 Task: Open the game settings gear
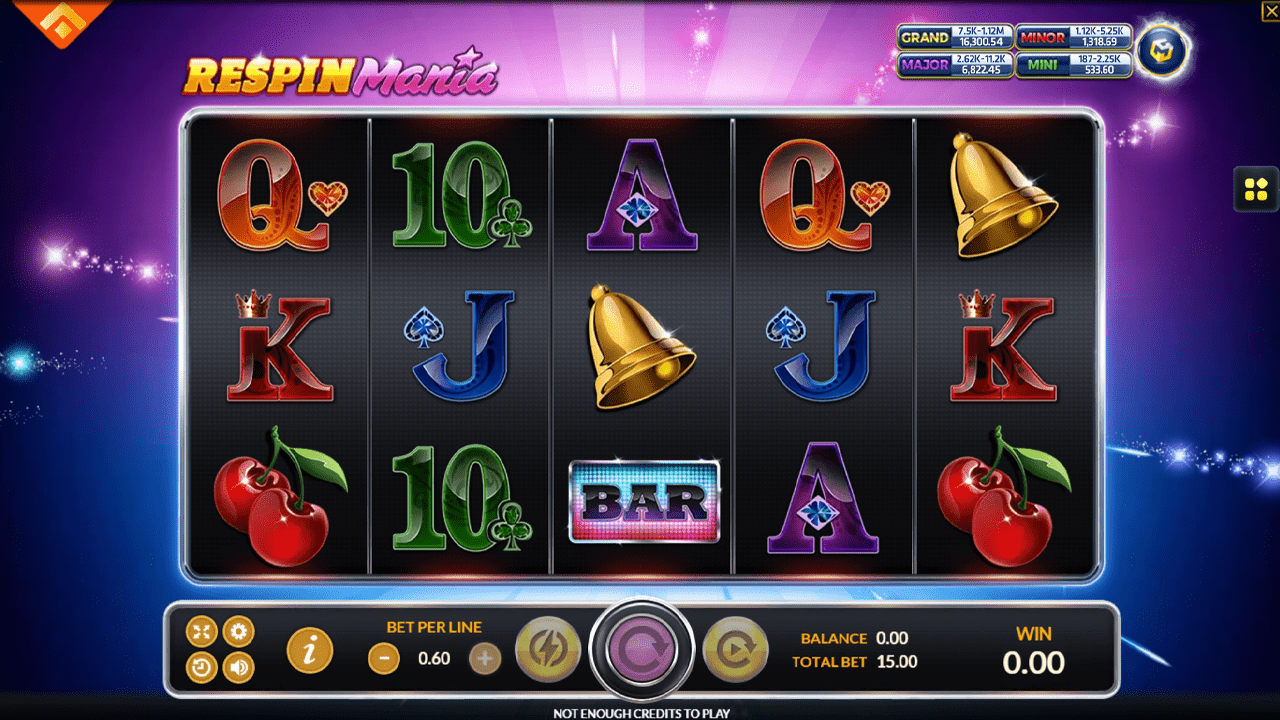(237, 631)
